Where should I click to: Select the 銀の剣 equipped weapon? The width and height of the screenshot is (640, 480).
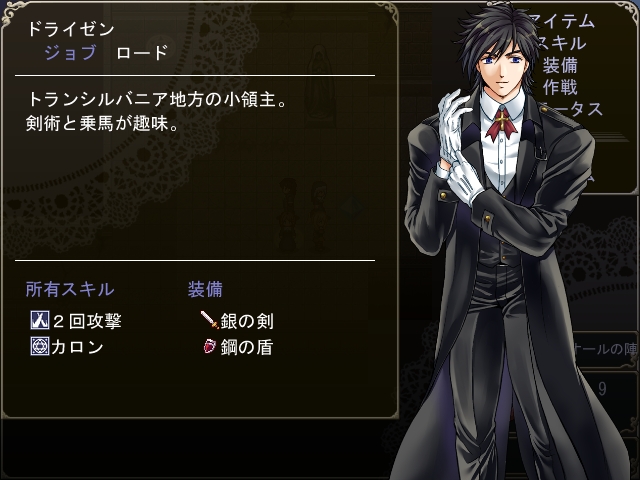point(238,321)
